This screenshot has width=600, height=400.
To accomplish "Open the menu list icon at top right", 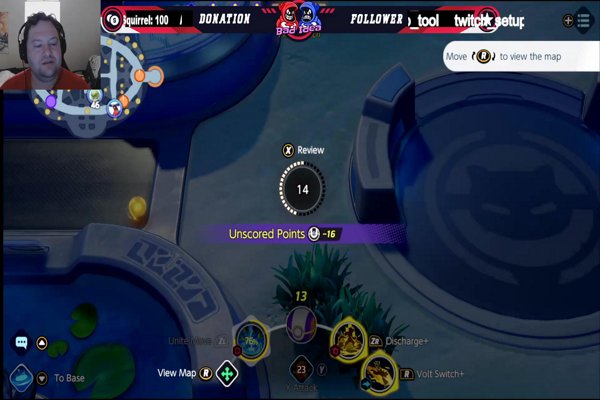I will click(x=583, y=20).
